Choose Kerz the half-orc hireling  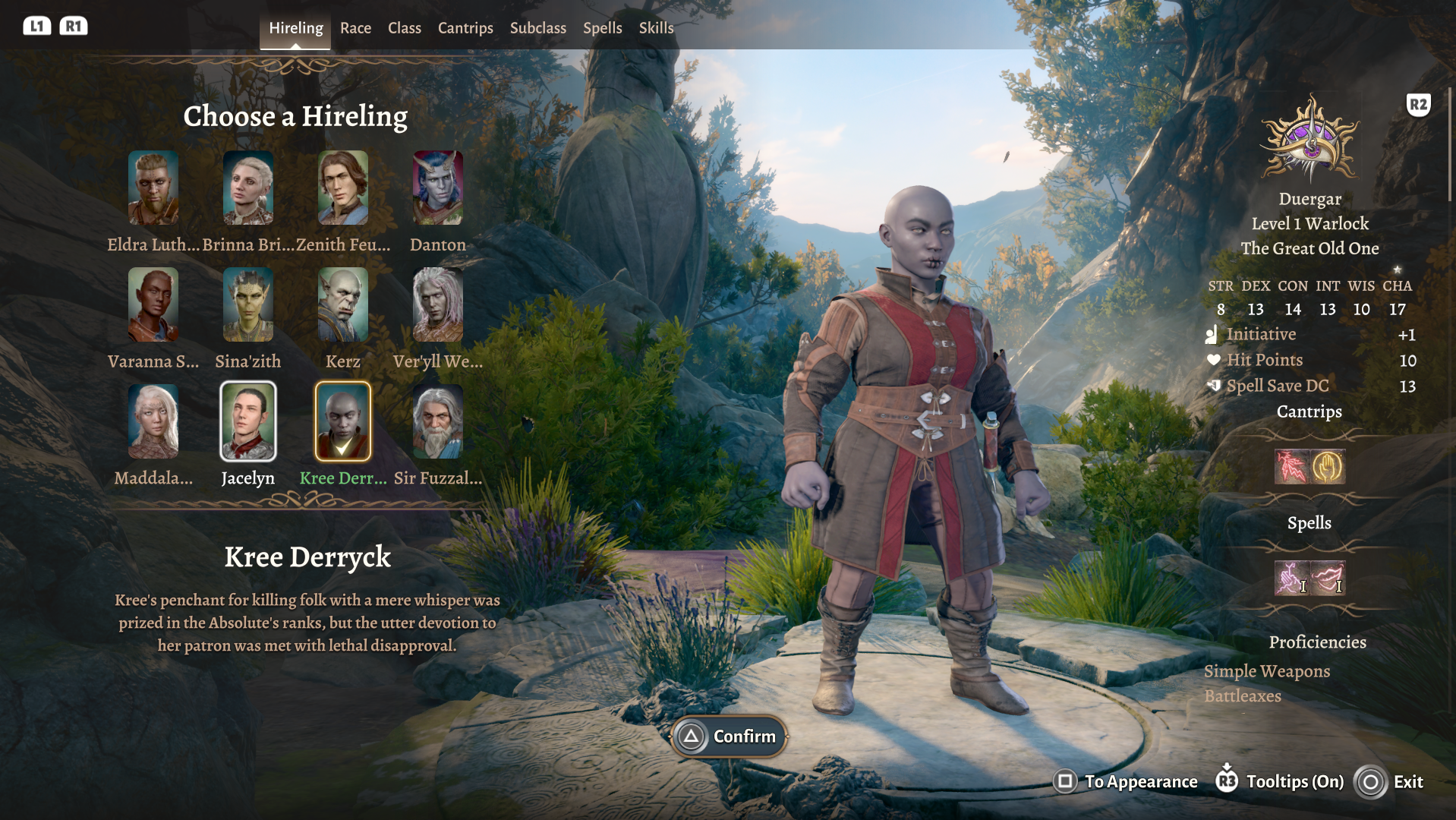343,304
